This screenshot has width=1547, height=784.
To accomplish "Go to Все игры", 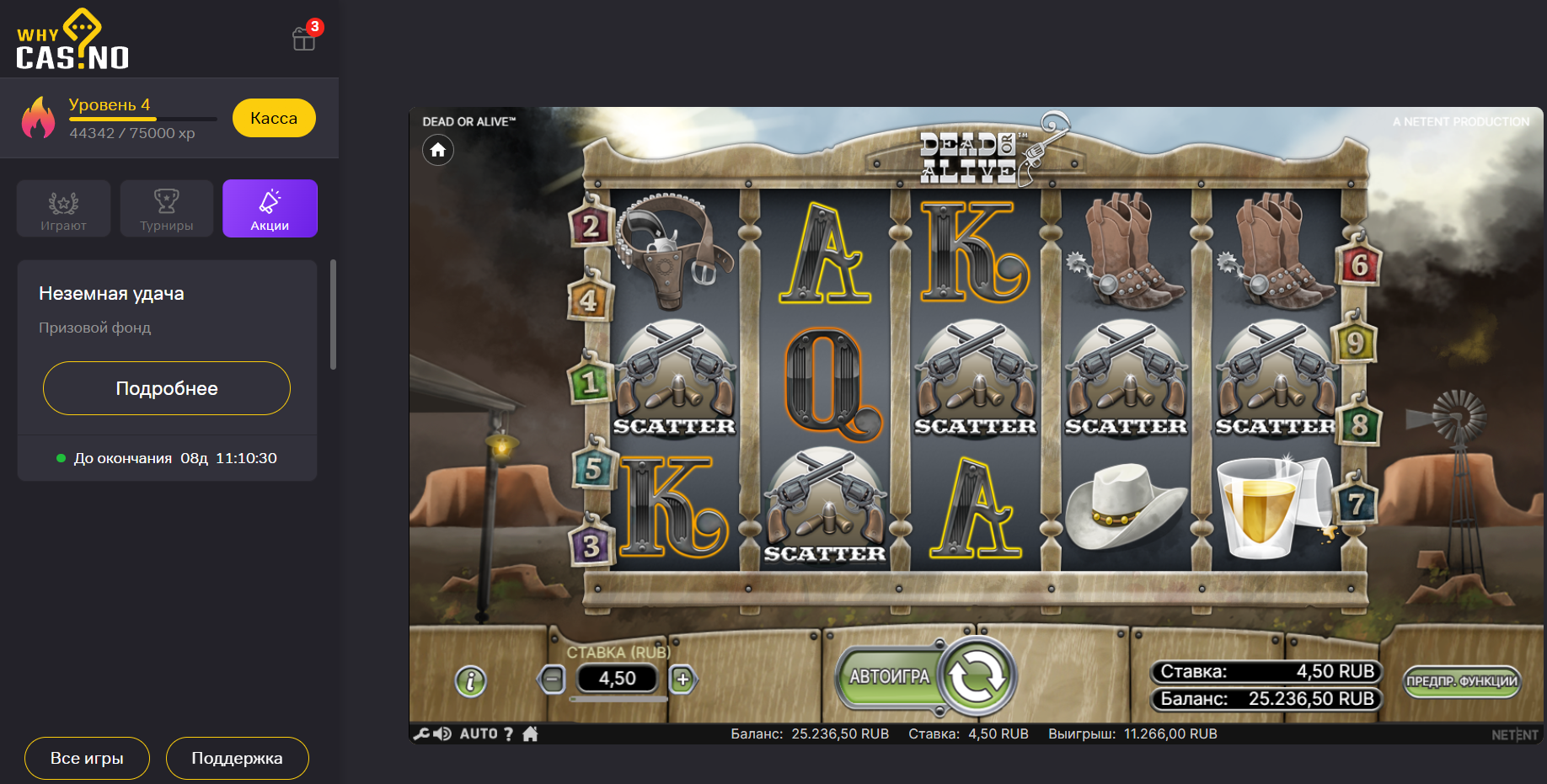I will [x=87, y=758].
